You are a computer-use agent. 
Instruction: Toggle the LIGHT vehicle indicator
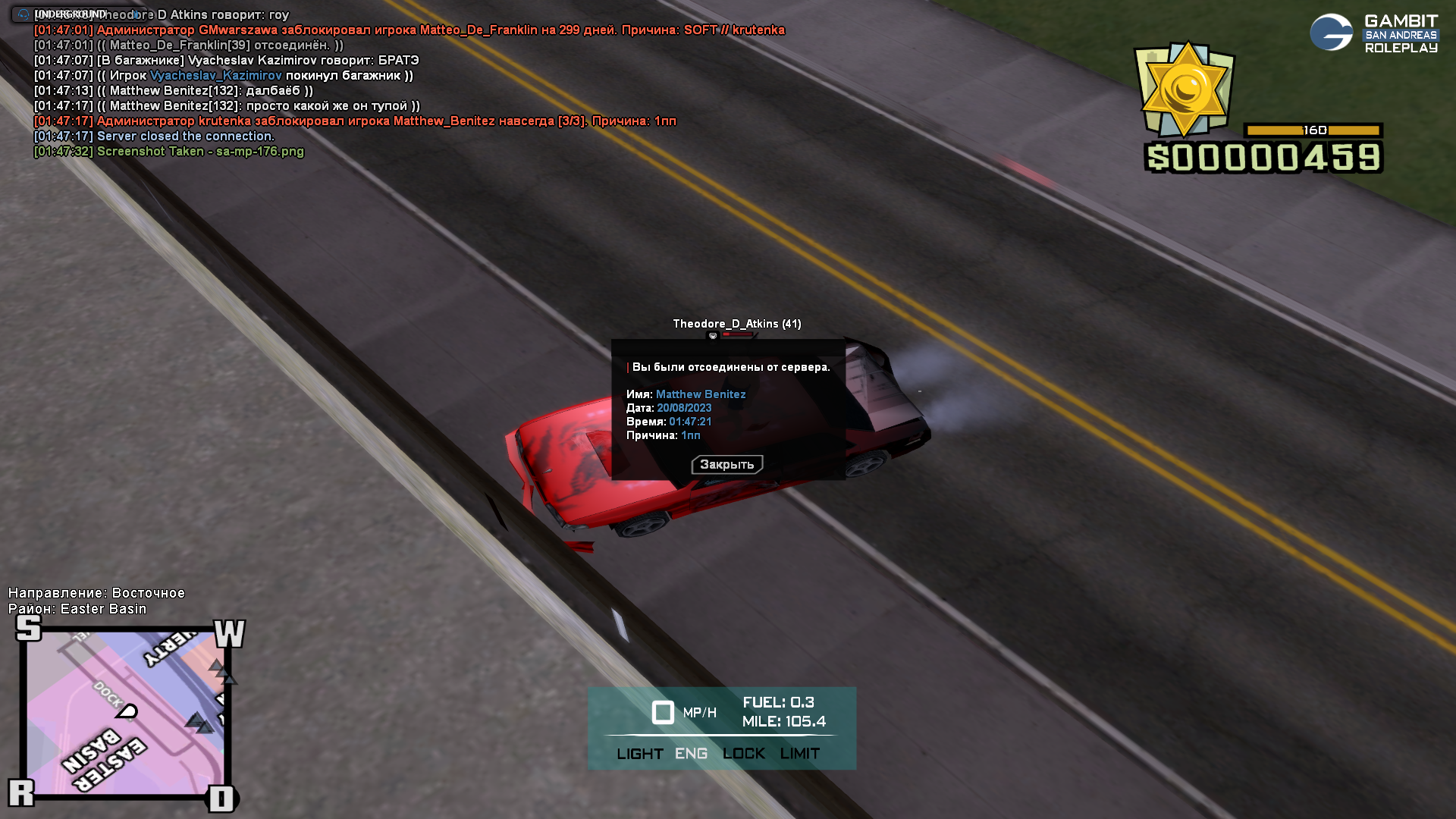click(x=639, y=754)
